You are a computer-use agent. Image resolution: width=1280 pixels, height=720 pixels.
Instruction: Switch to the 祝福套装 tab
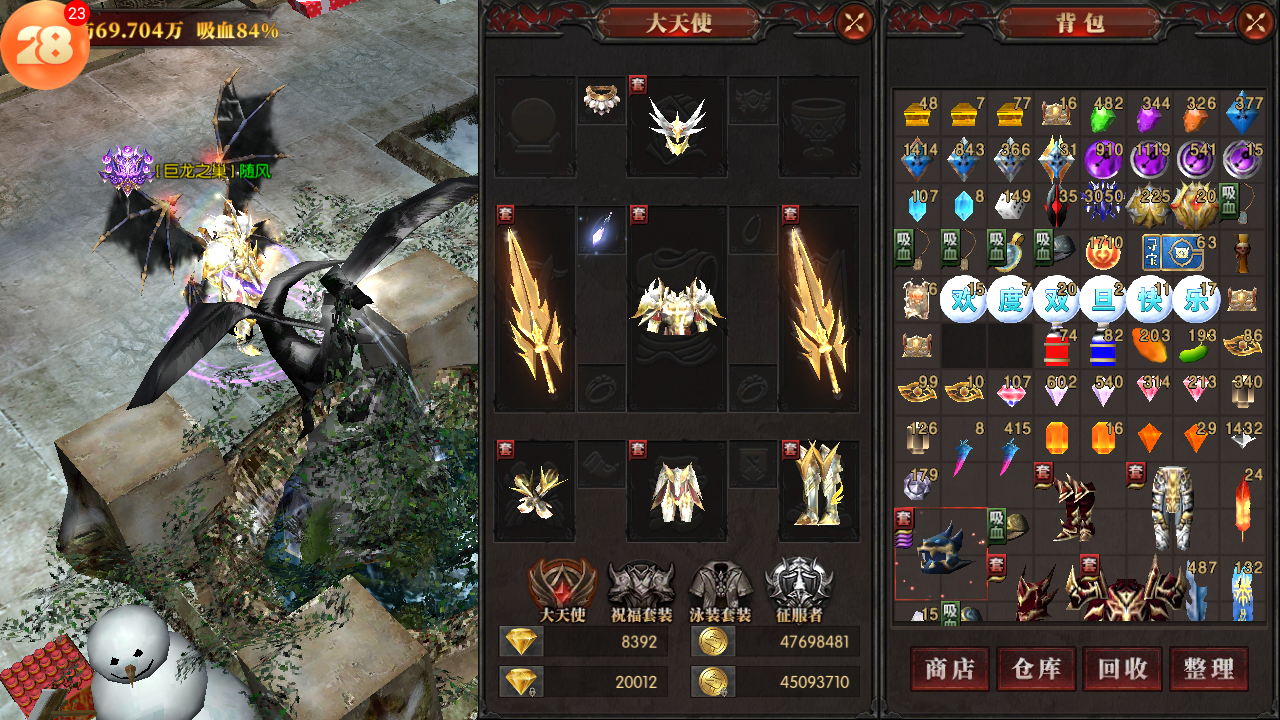(641, 588)
